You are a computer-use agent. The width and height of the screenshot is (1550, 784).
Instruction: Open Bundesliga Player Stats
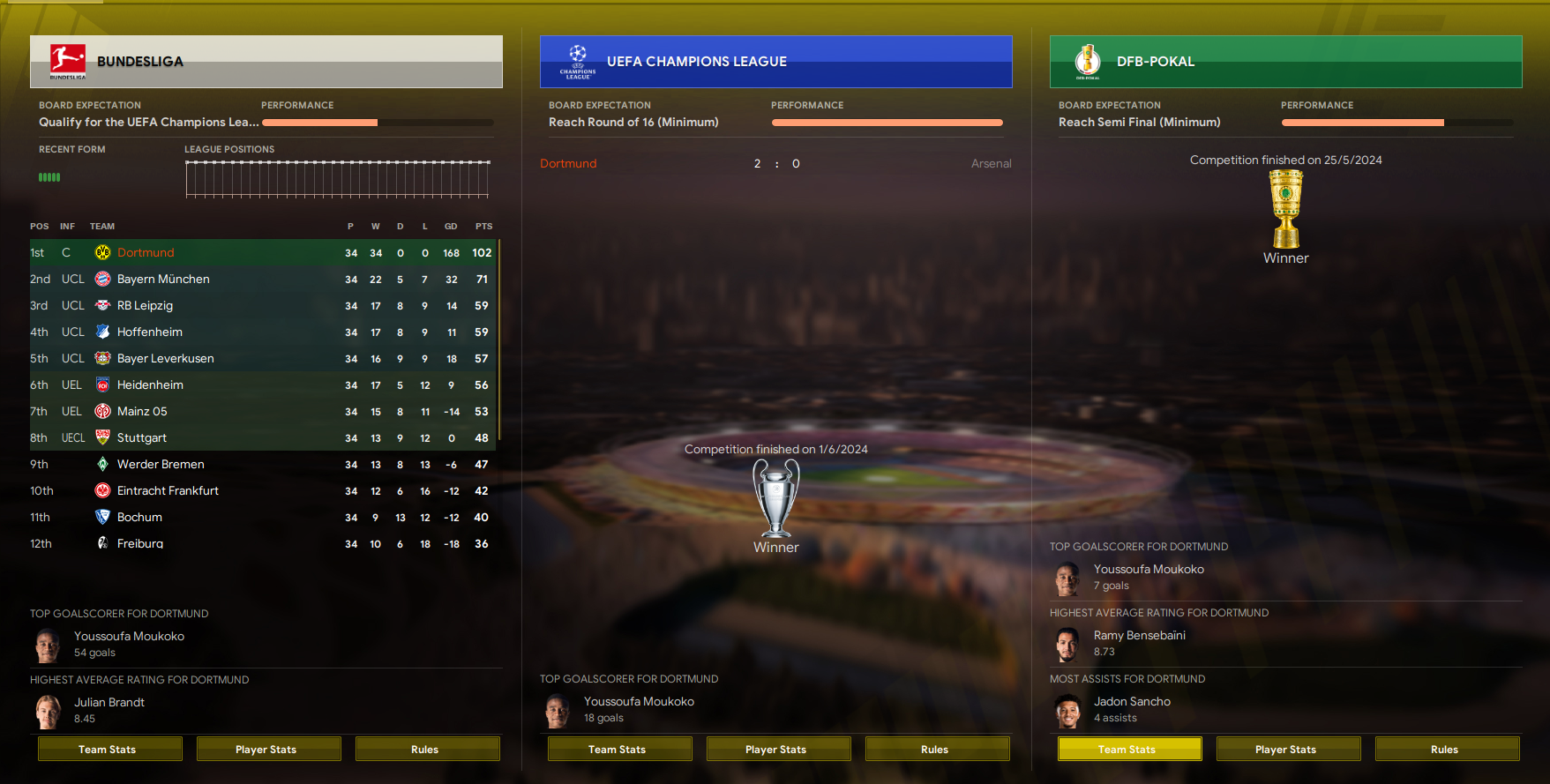pos(268,749)
